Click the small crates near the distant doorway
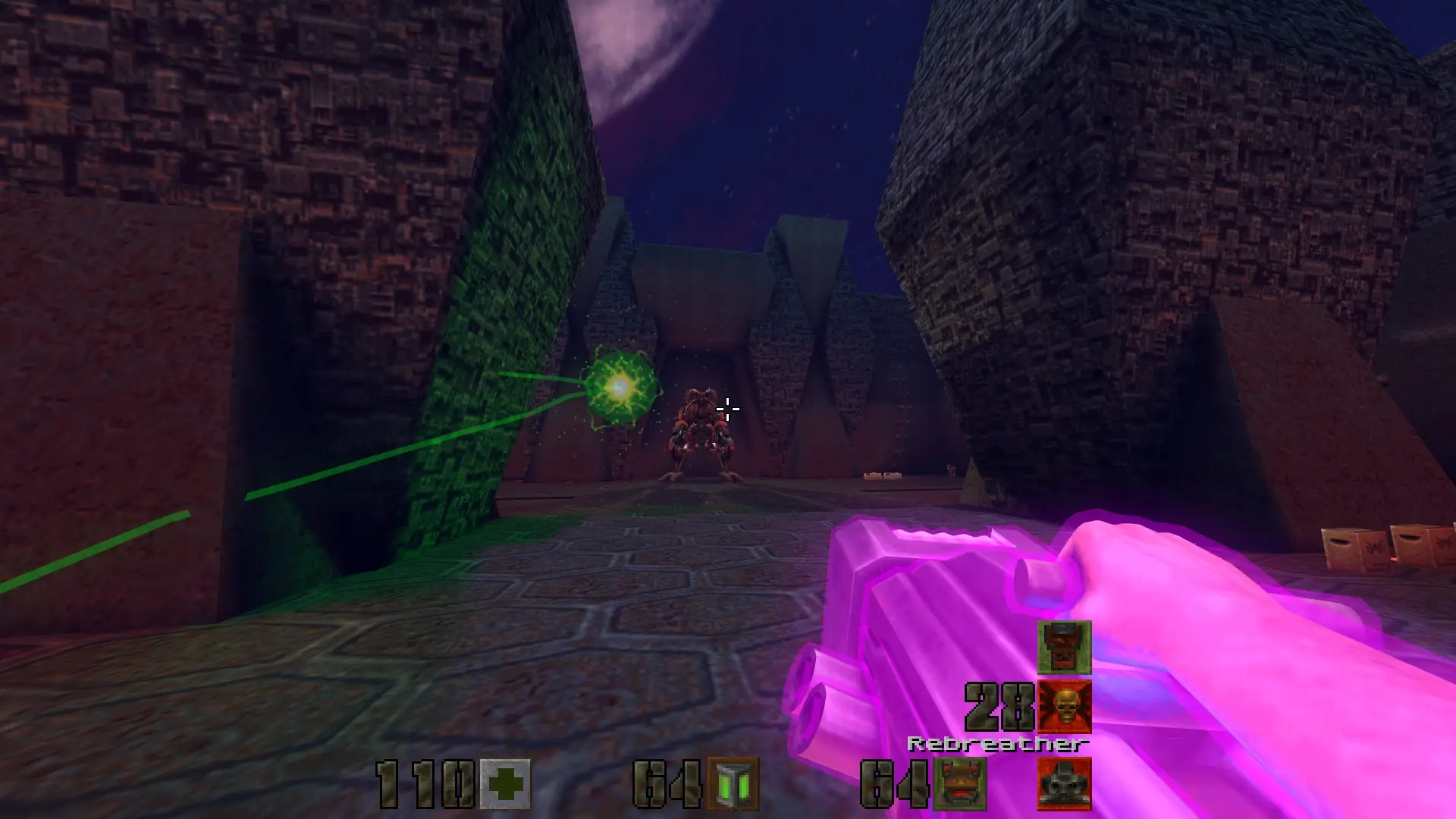This screenshot has width=1456, height=819. [882, 477]
